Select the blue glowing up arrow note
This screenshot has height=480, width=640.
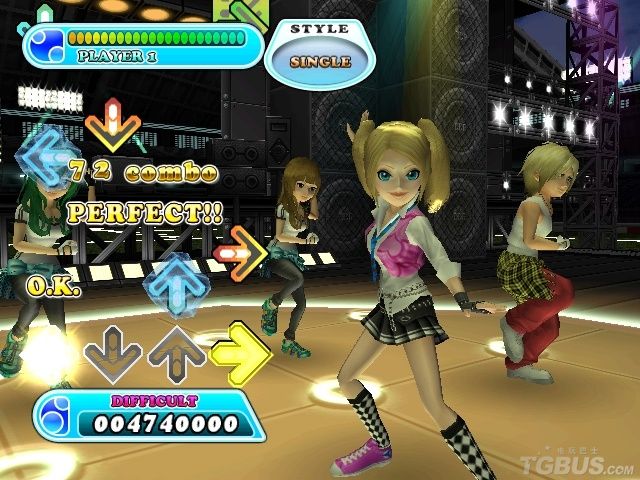(175, 284)
